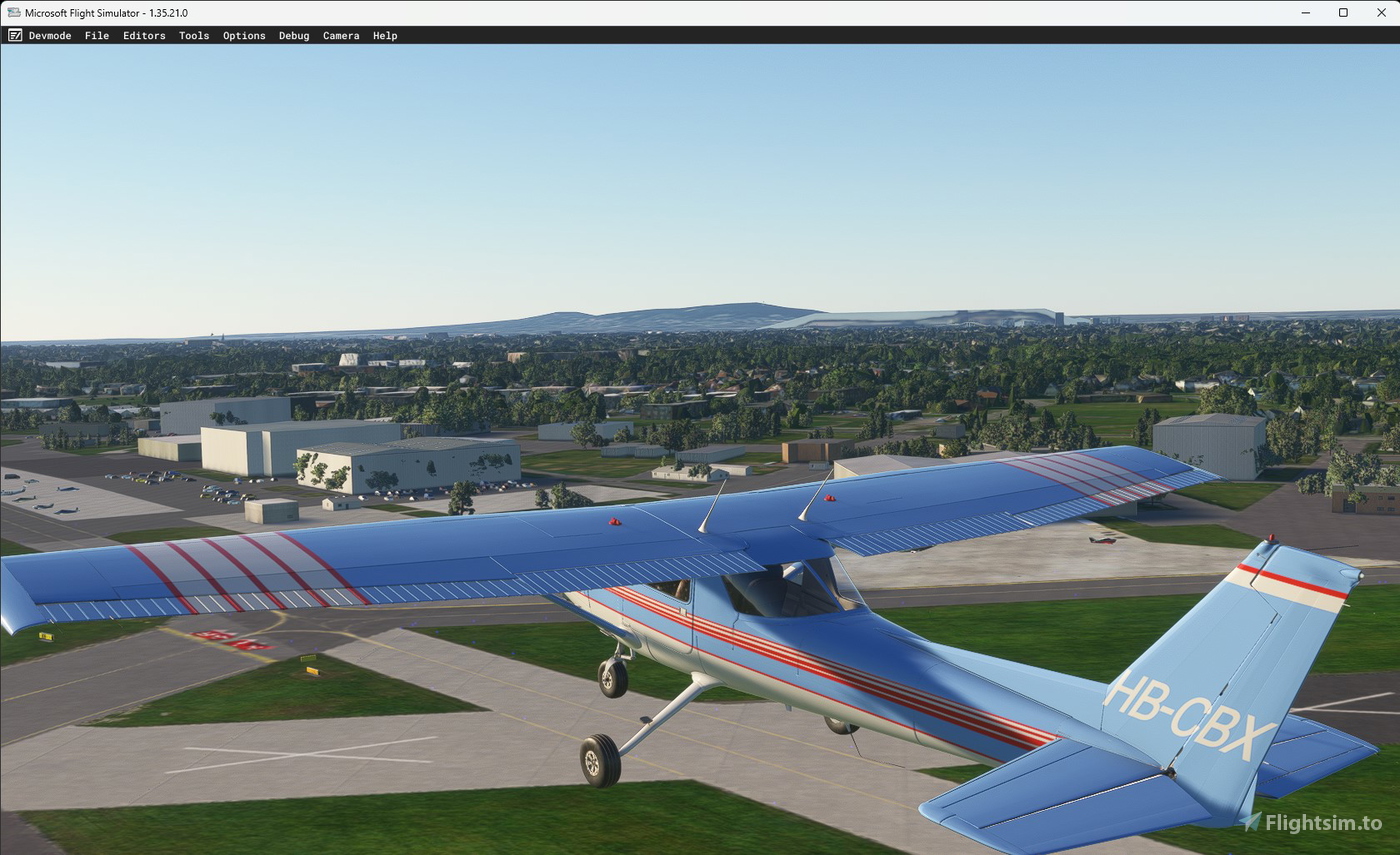
Task: Open the Help menu
Action: 385,35
